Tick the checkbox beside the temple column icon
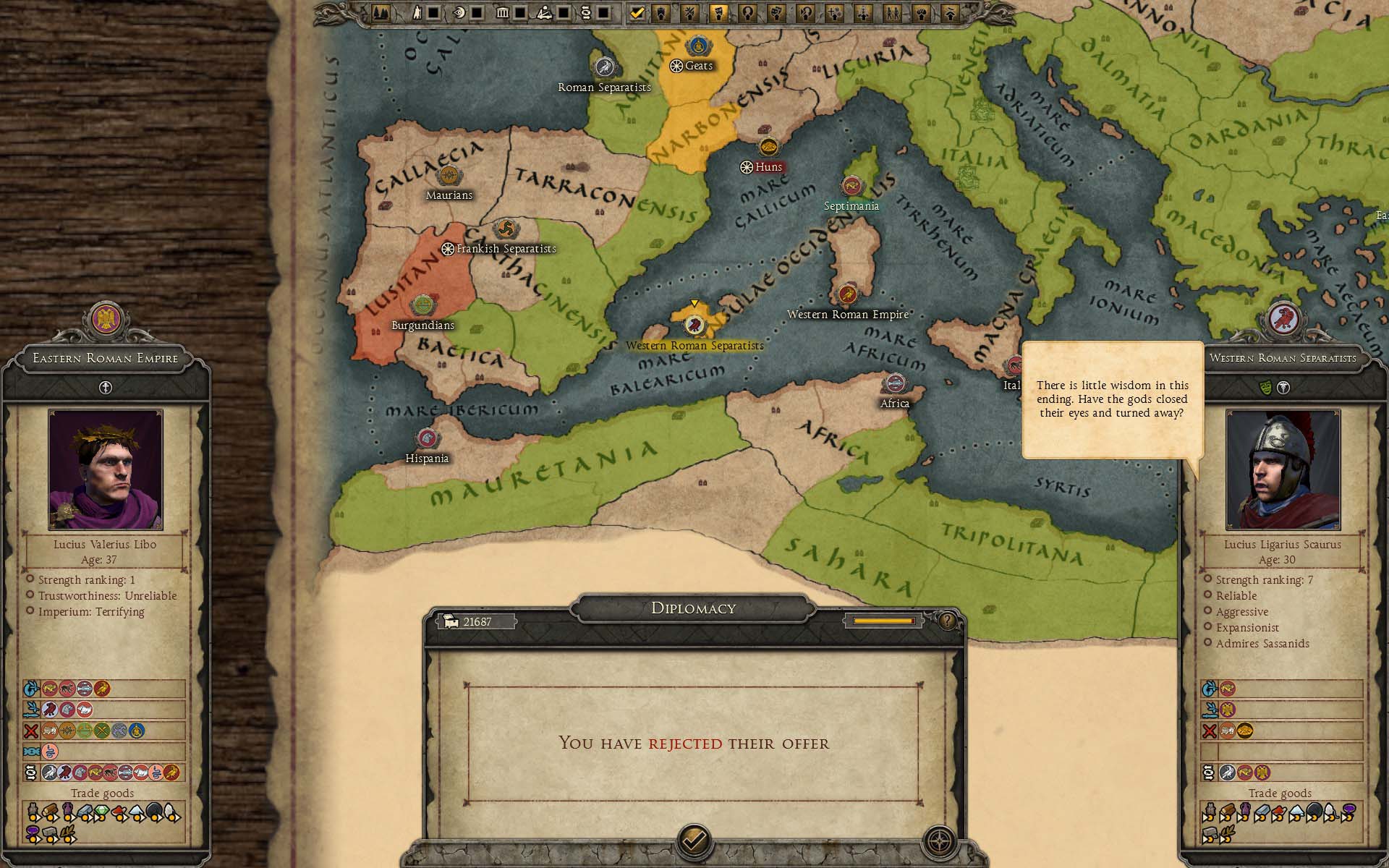The width and height of the screenshot is (1389, 868). click(x=519, y=12)
